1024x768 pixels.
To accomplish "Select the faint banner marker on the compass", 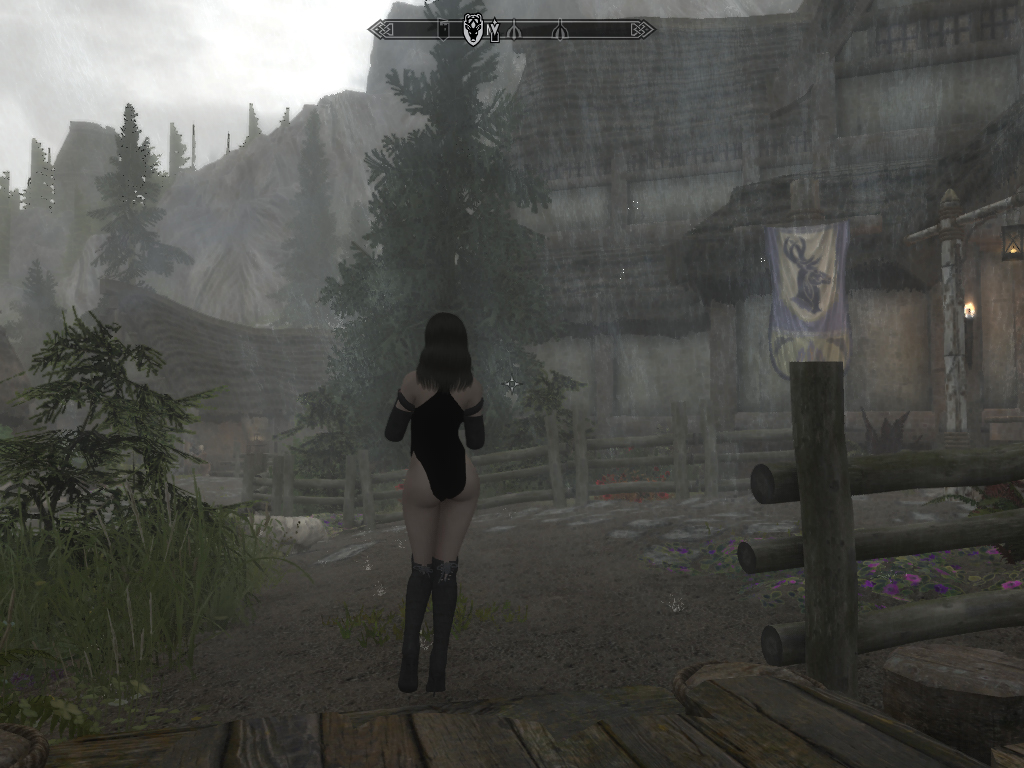I will pyautogui.click(x=443, y=30).
